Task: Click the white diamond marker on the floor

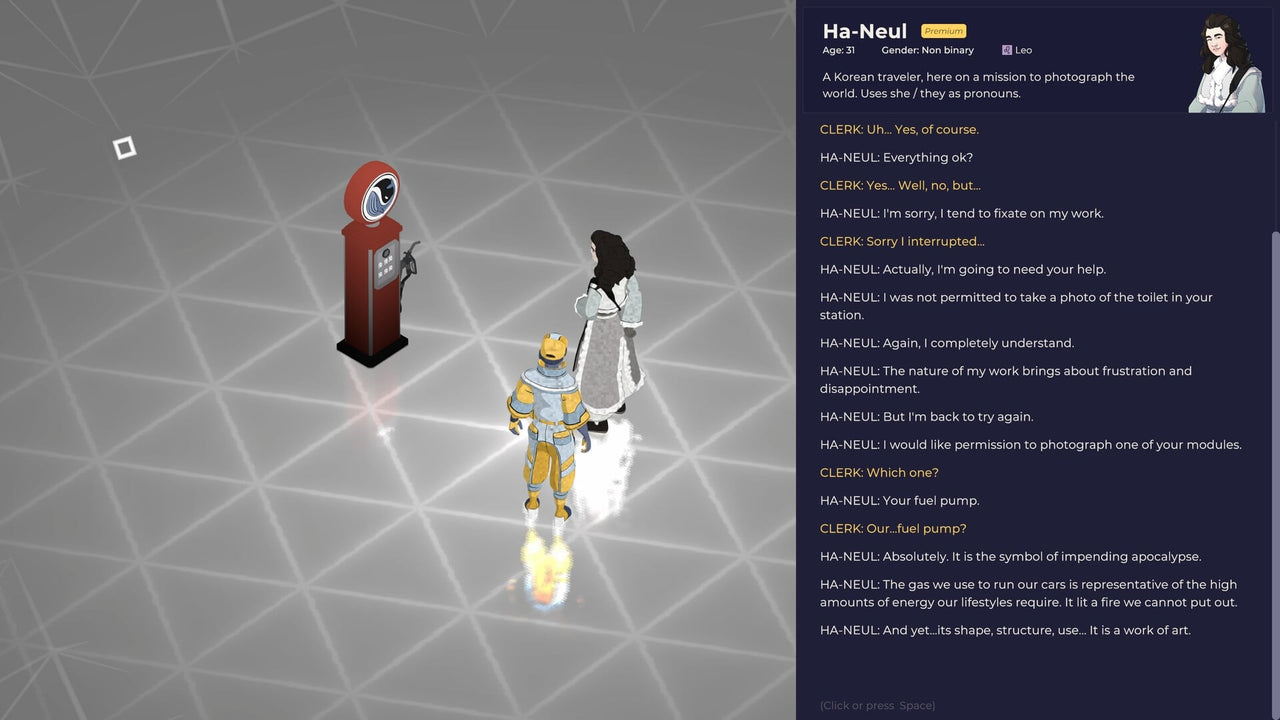Action: [x=124, y=147]
